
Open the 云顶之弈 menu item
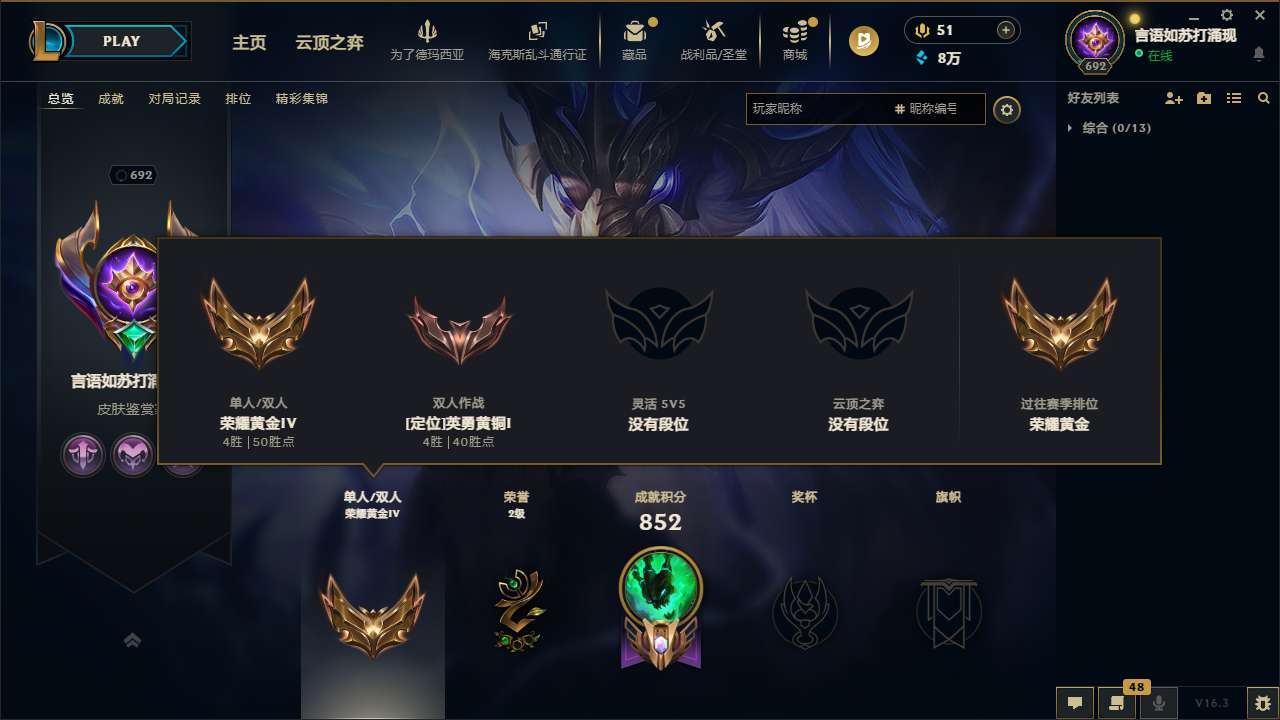[328, 41]
